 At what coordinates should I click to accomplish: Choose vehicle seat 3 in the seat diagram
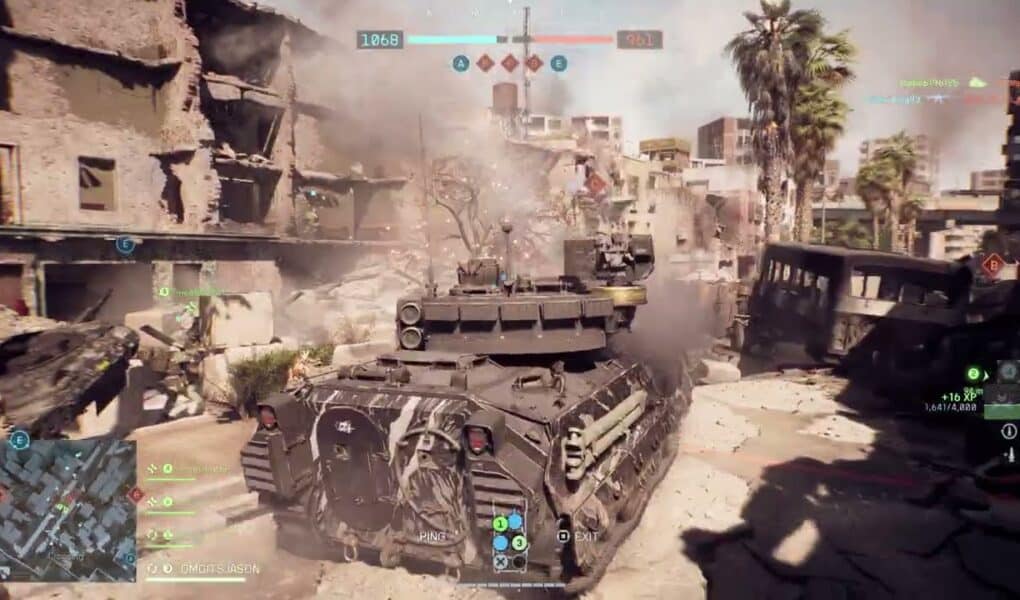coord(519,543)
